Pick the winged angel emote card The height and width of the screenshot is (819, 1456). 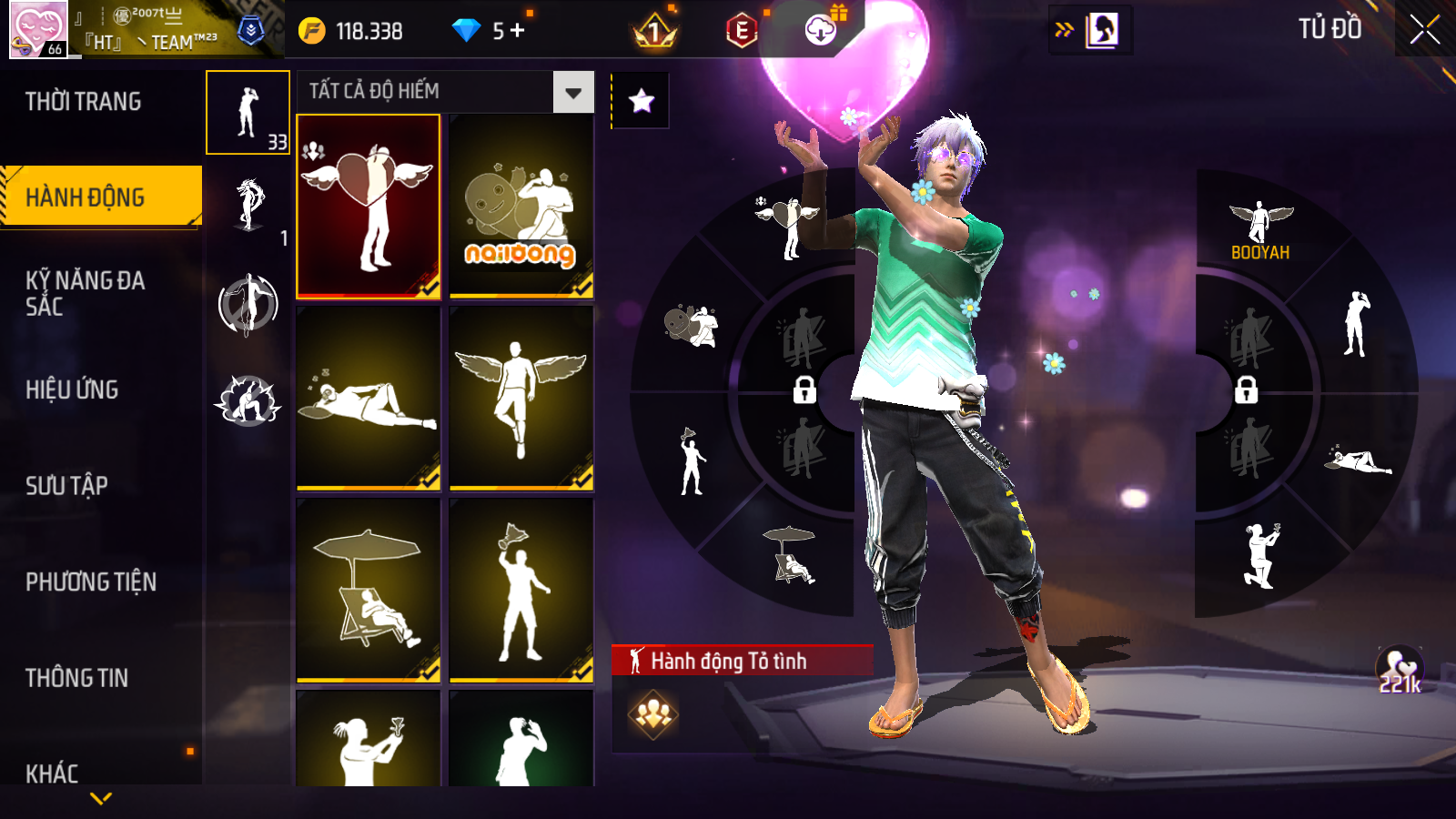521,399
